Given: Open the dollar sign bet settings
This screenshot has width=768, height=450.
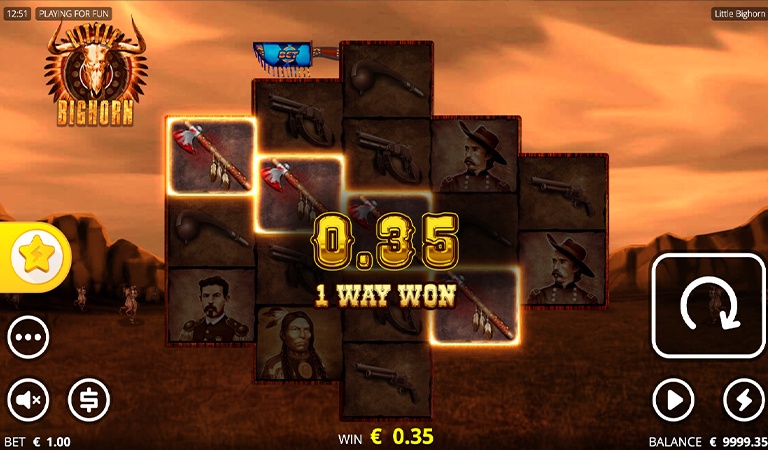Looking at the screenshot, I should [89, 400].
